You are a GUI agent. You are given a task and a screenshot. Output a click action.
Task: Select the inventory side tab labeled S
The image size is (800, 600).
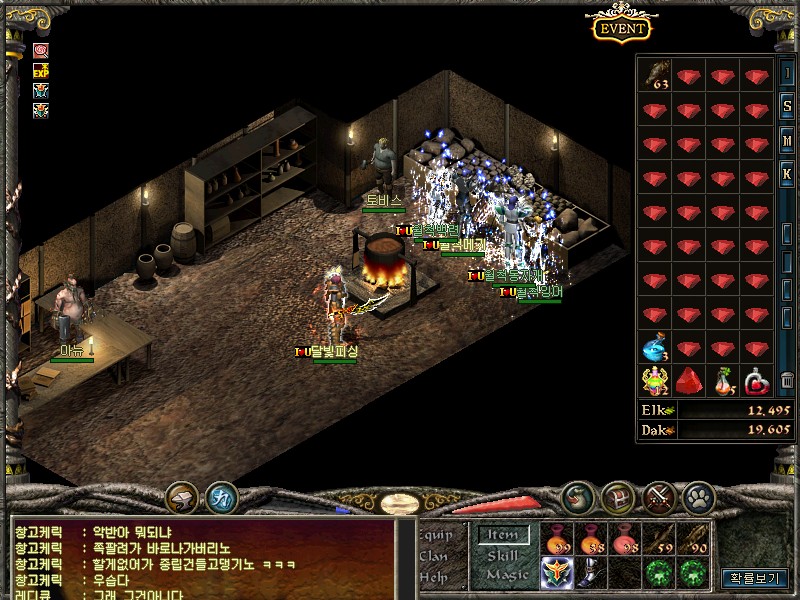(787, 107)
